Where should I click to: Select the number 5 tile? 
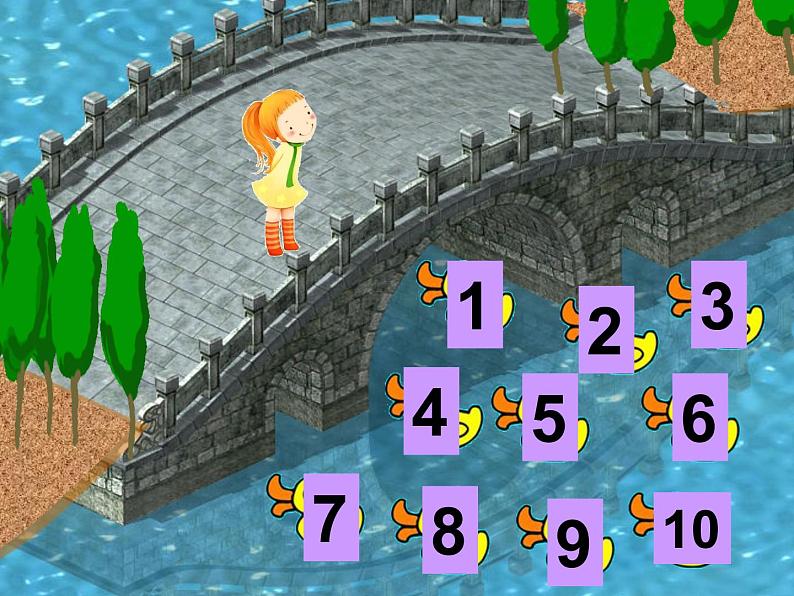(549, 417)
